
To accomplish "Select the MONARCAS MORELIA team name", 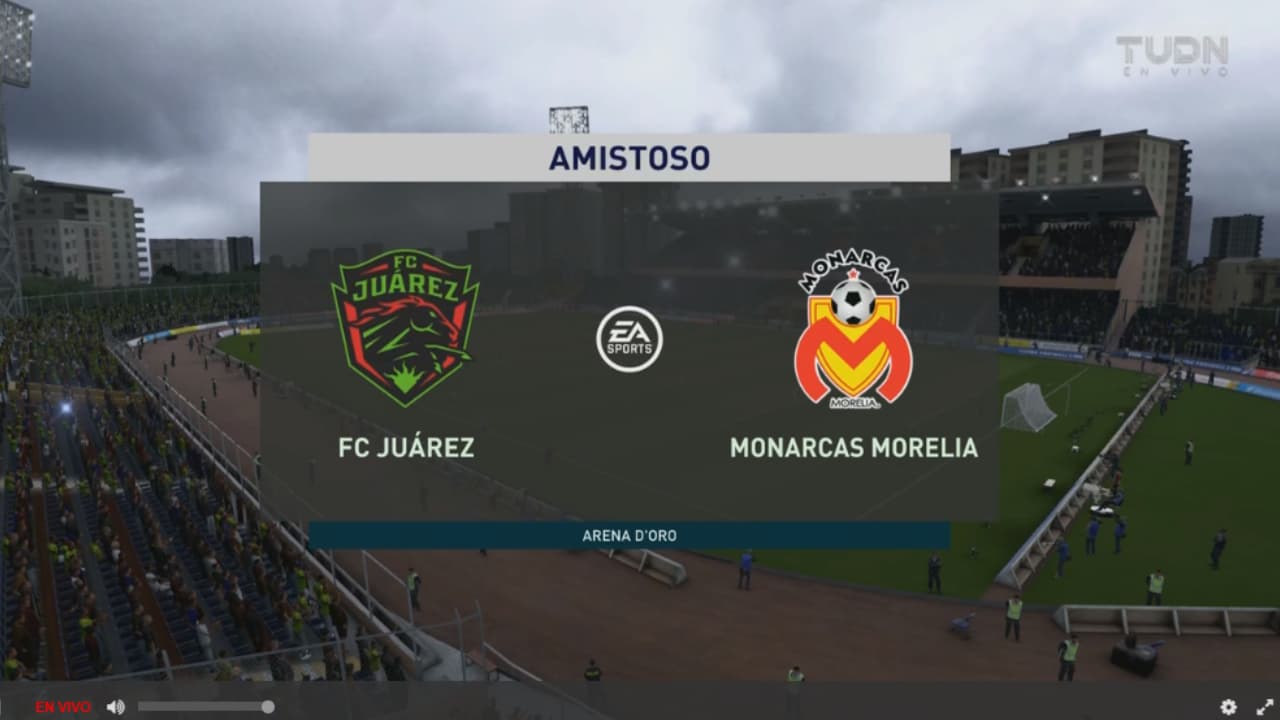I will click(852, 449).
